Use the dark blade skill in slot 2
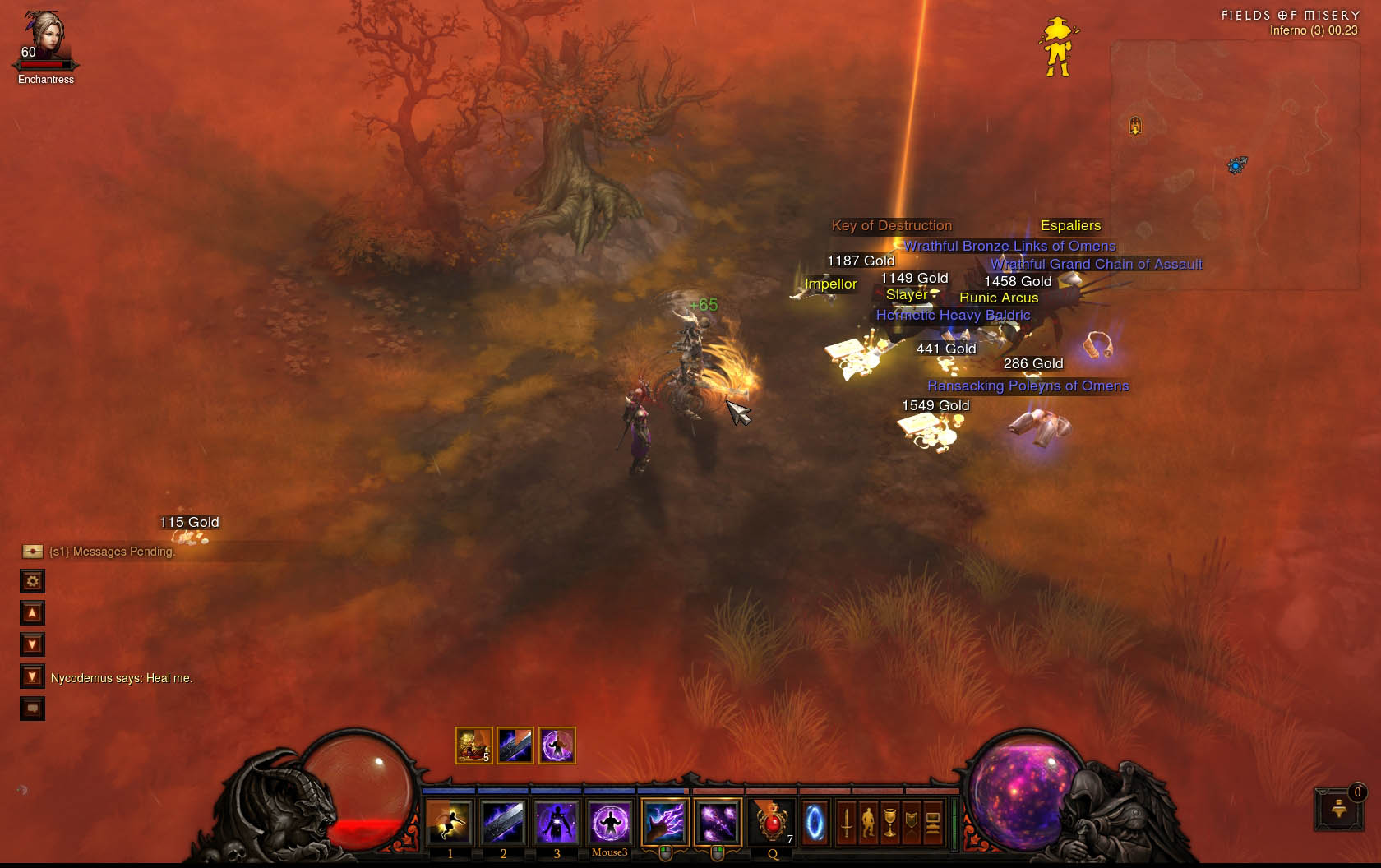The image size is (1381, 868). pyautogui.click(x=502, y=821)
